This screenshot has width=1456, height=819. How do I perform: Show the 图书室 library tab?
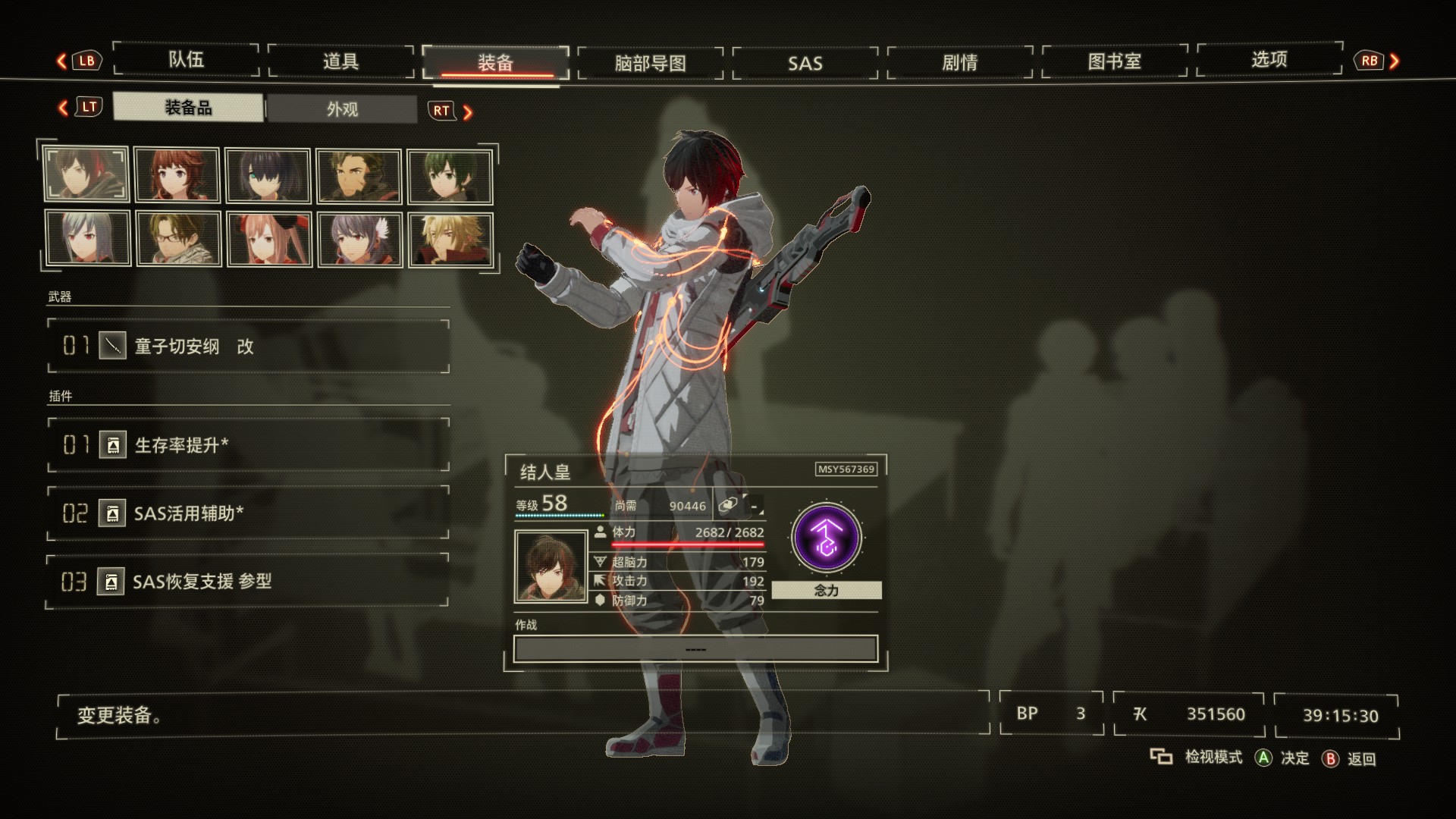coord(1114,61)
